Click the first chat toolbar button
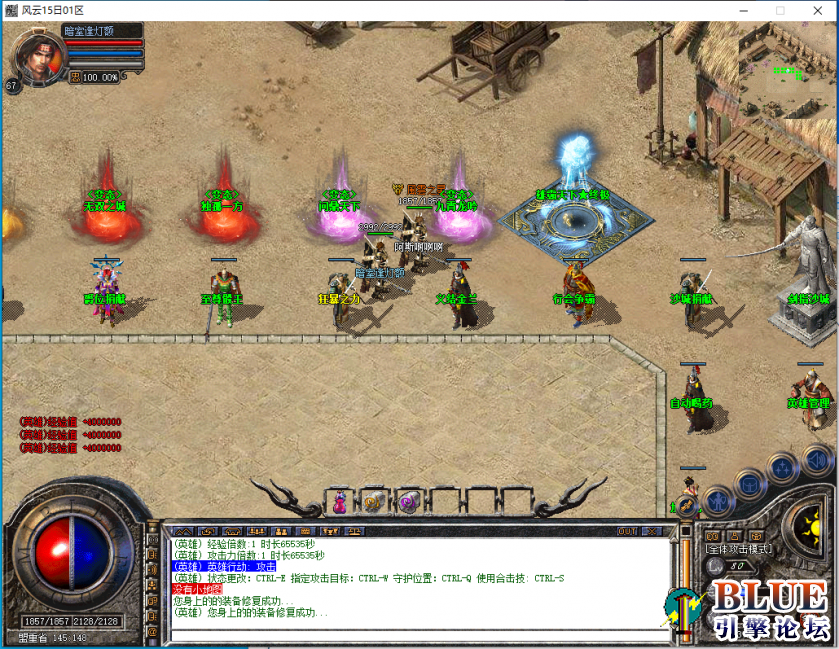Viewport: 839px width, 649px height. pos(182,531)
